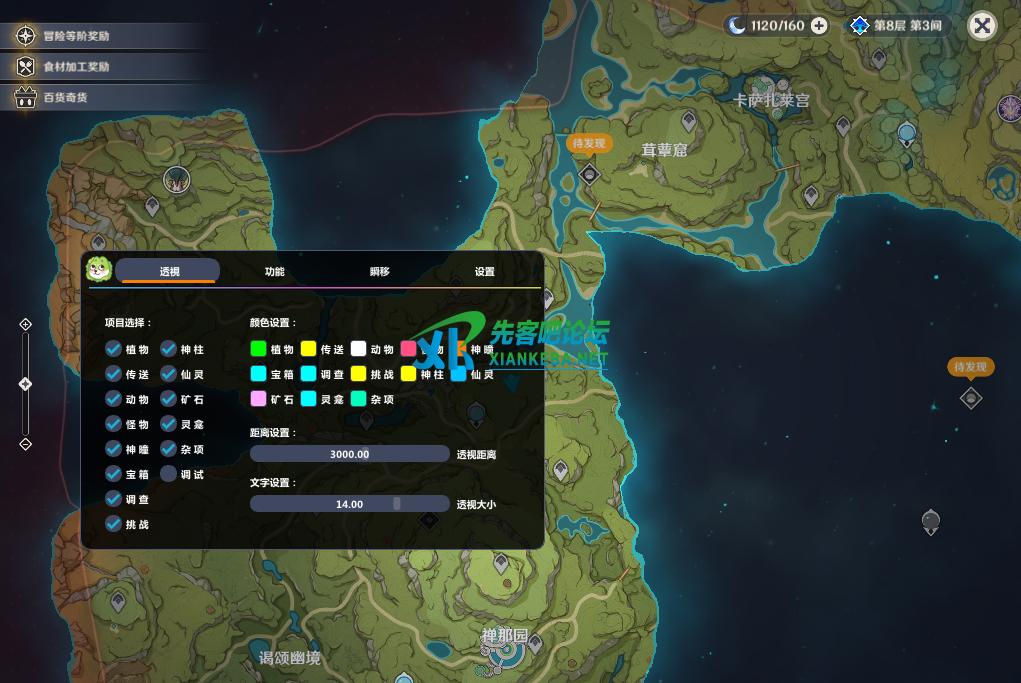The height and width of the screenshot is (683, 1021).
Task: Uncheck the 矿石 item option
Action: (x=169, y=399)
